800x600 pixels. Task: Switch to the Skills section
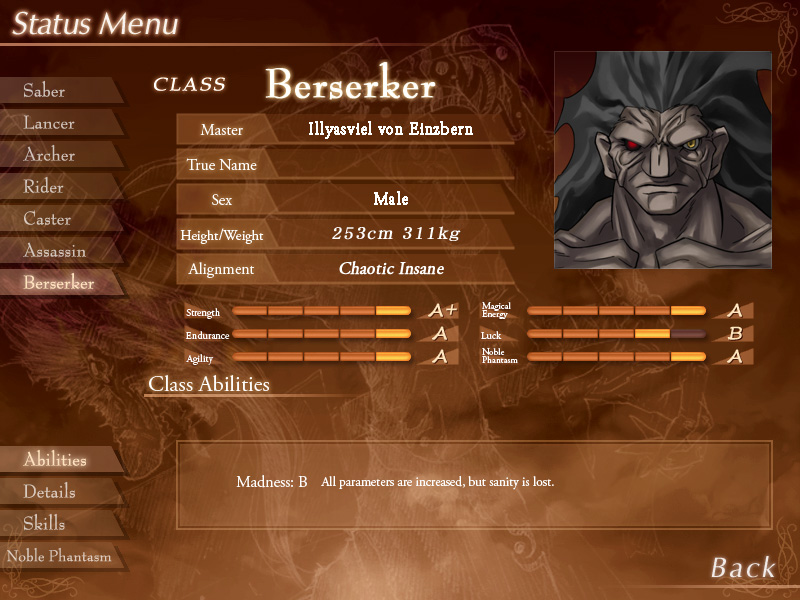coord(45,524)
